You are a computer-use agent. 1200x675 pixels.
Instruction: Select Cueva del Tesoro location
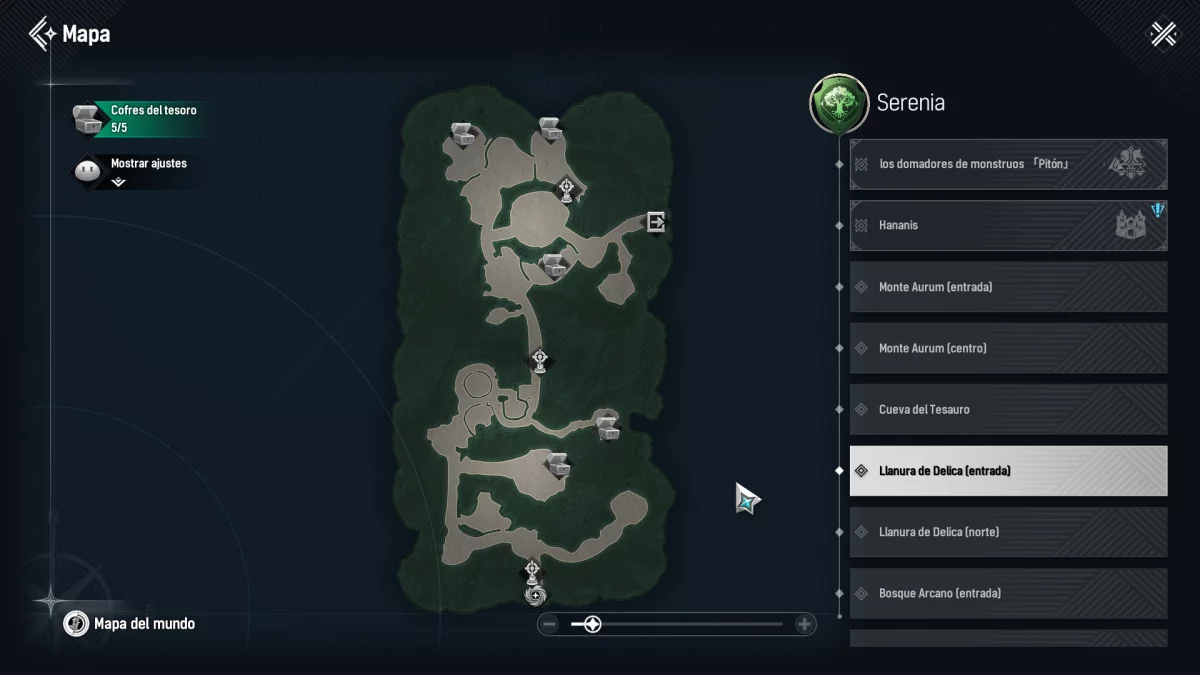[1008, 410]
